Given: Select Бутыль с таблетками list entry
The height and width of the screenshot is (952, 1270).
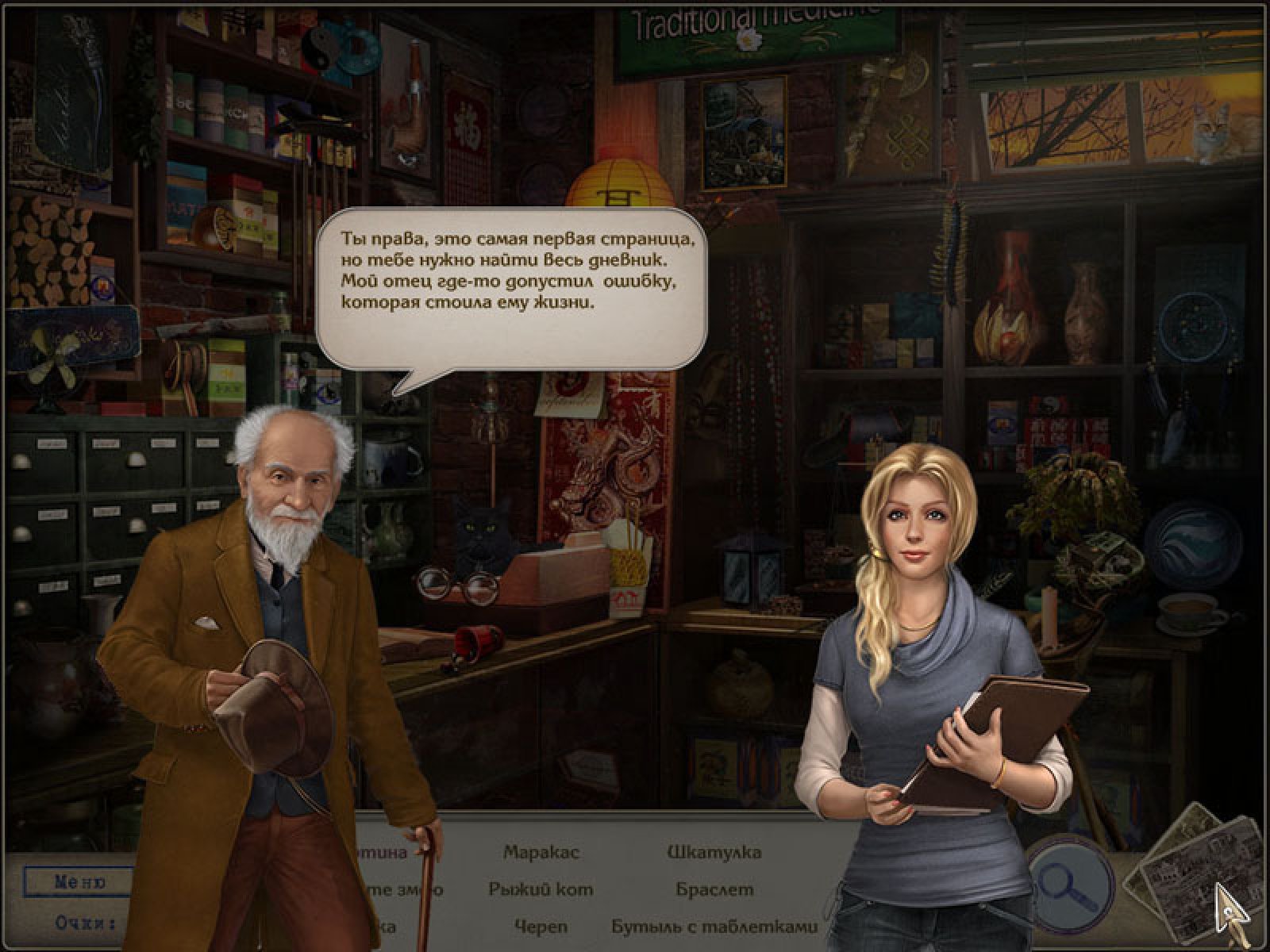Looking at the screenshot, I should [x=714, y=926].
